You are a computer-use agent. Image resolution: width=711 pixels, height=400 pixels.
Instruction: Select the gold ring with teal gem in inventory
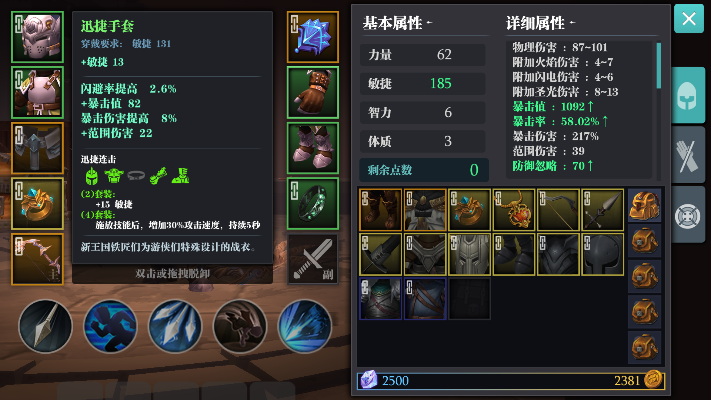pyautogui.click(x=469, y=210)
